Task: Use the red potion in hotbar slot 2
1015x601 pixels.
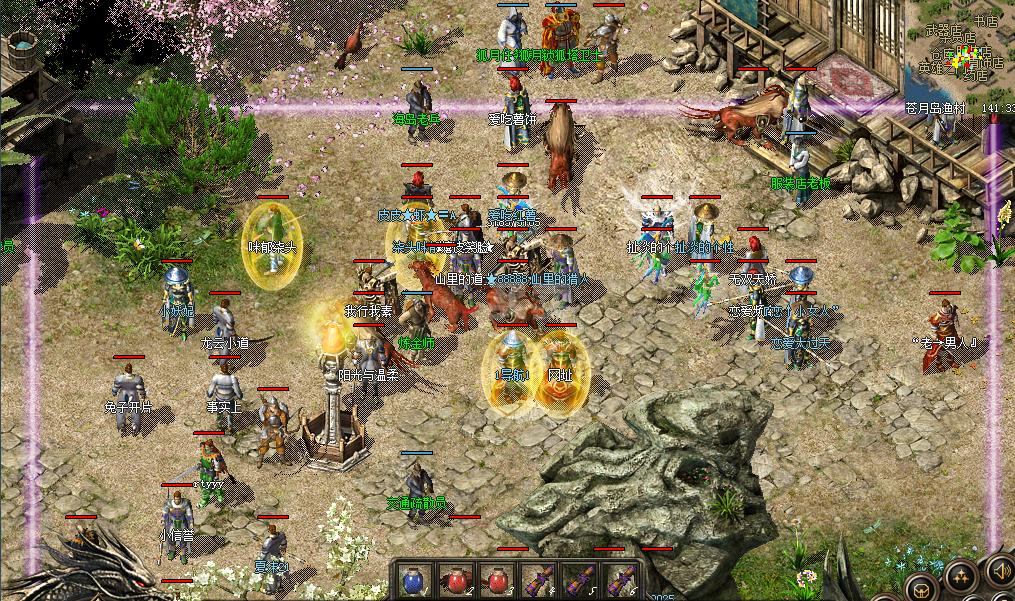Action: pos(455,580)
